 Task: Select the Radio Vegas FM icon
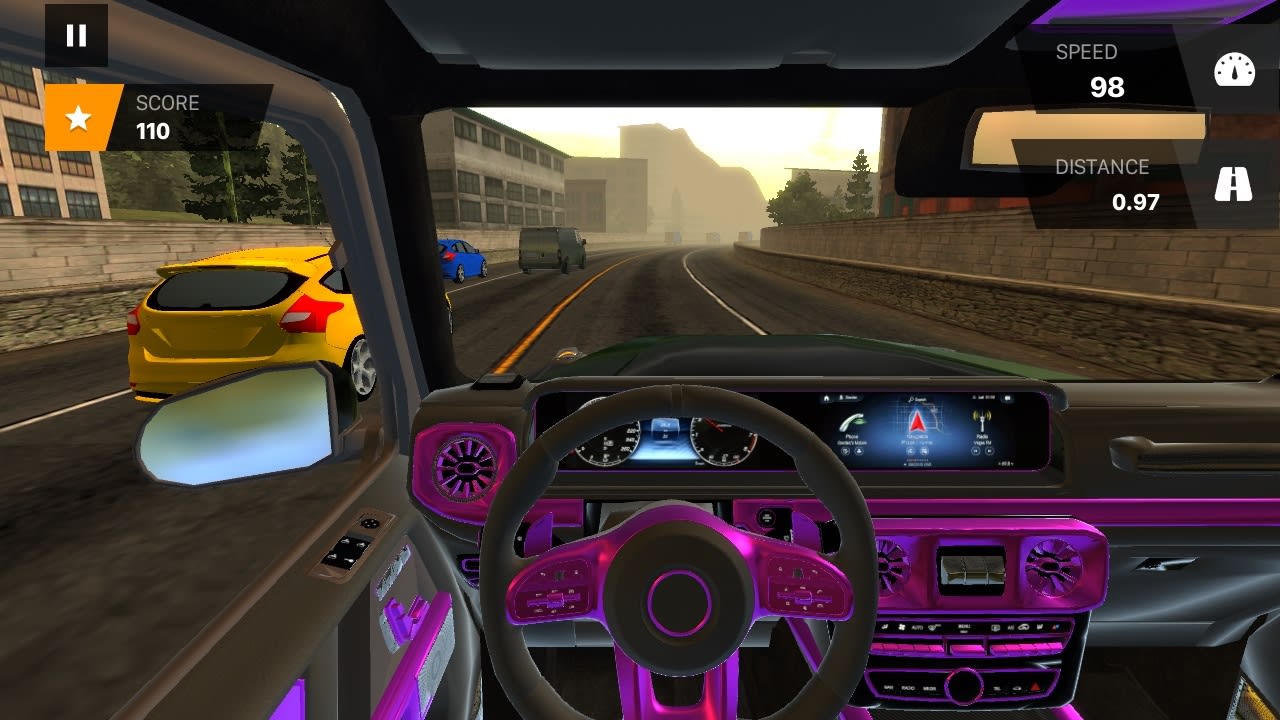coord(981,418)
